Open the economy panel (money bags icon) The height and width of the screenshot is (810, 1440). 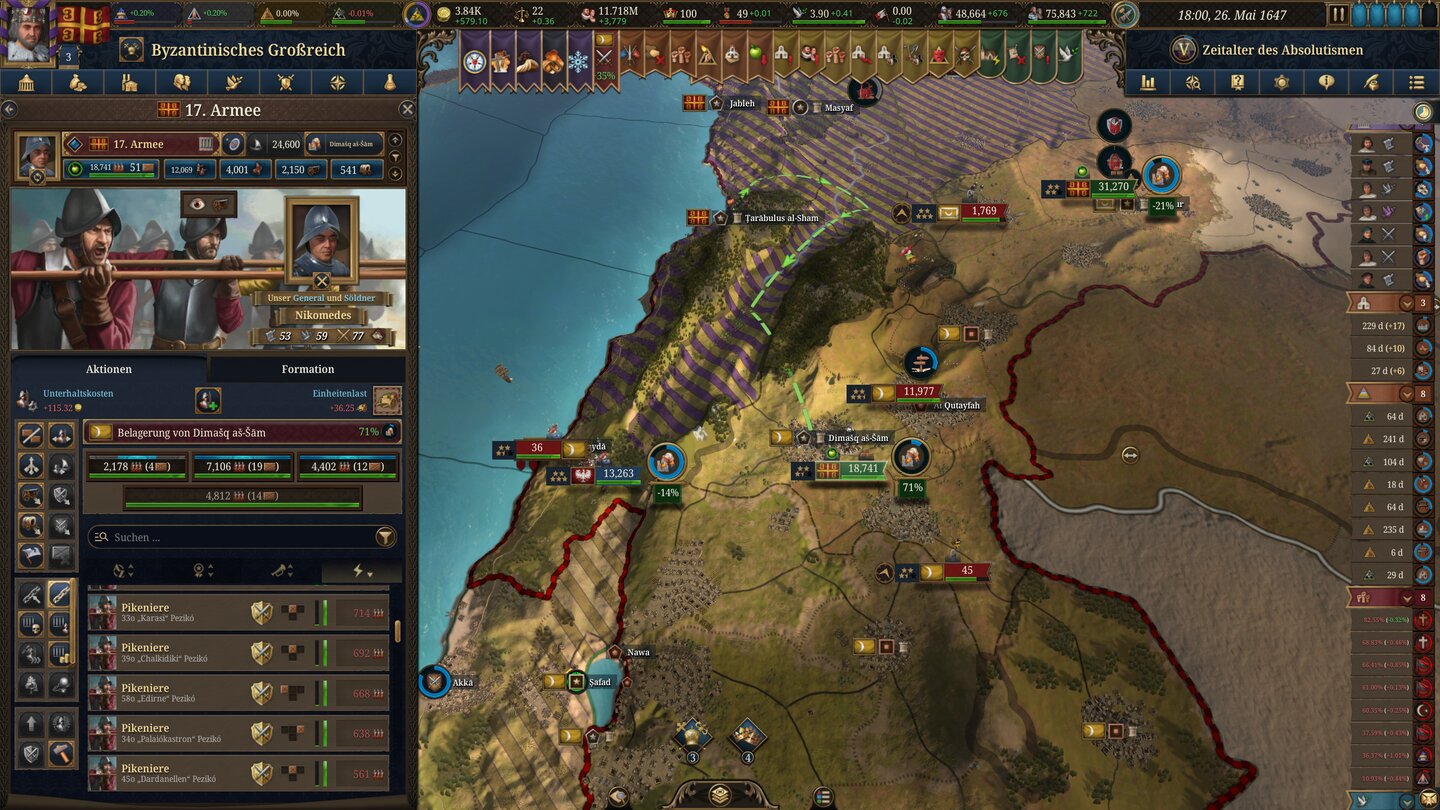coord(77,82)
